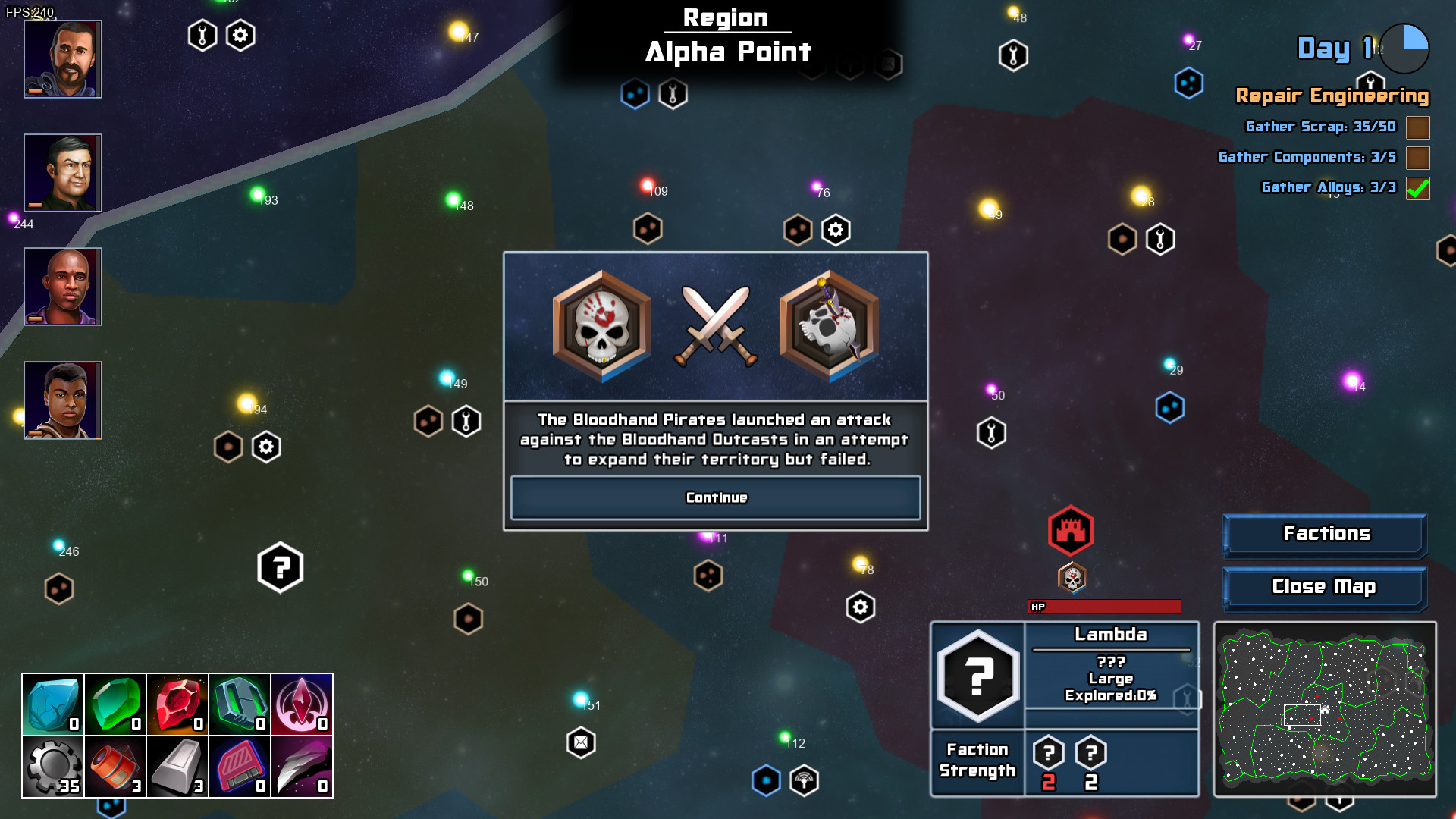
Task: Click the Bloodhand Pirates emblem in the event popup
Action: click(601, 326)
